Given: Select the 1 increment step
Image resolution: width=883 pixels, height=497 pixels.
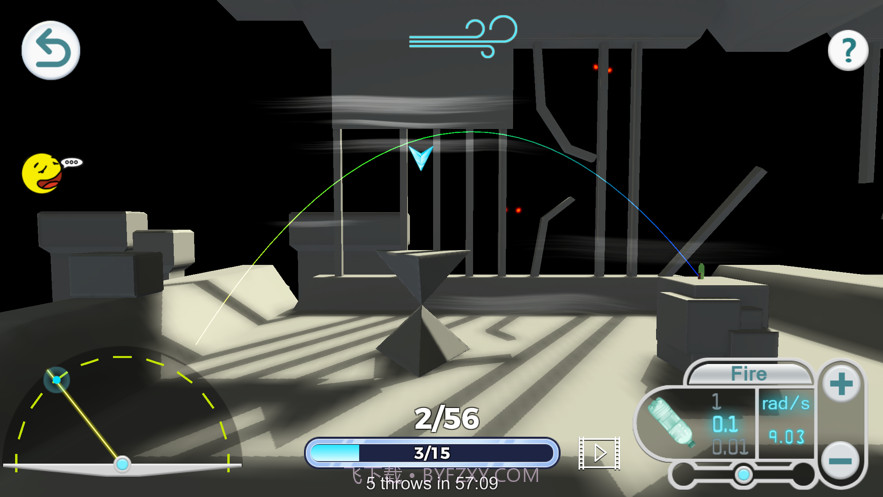Looking at the screenshot, I should 716,401.
